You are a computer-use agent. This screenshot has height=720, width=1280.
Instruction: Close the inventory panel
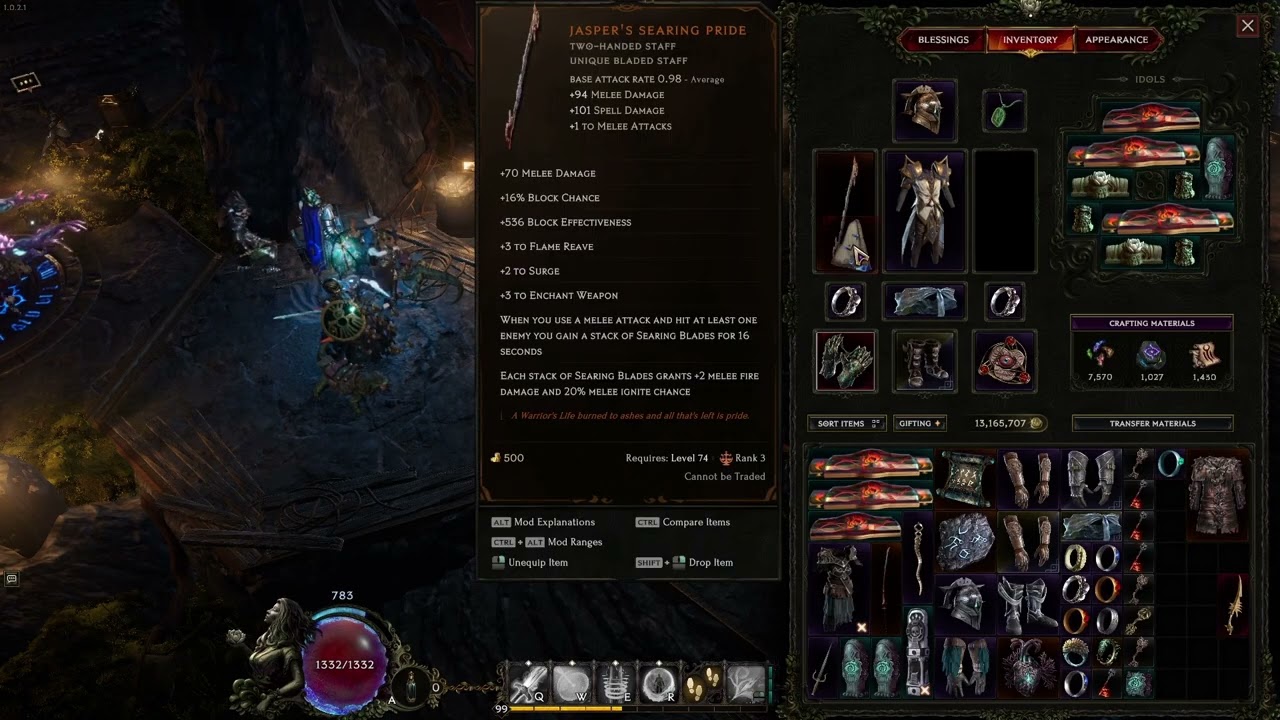1247,26
